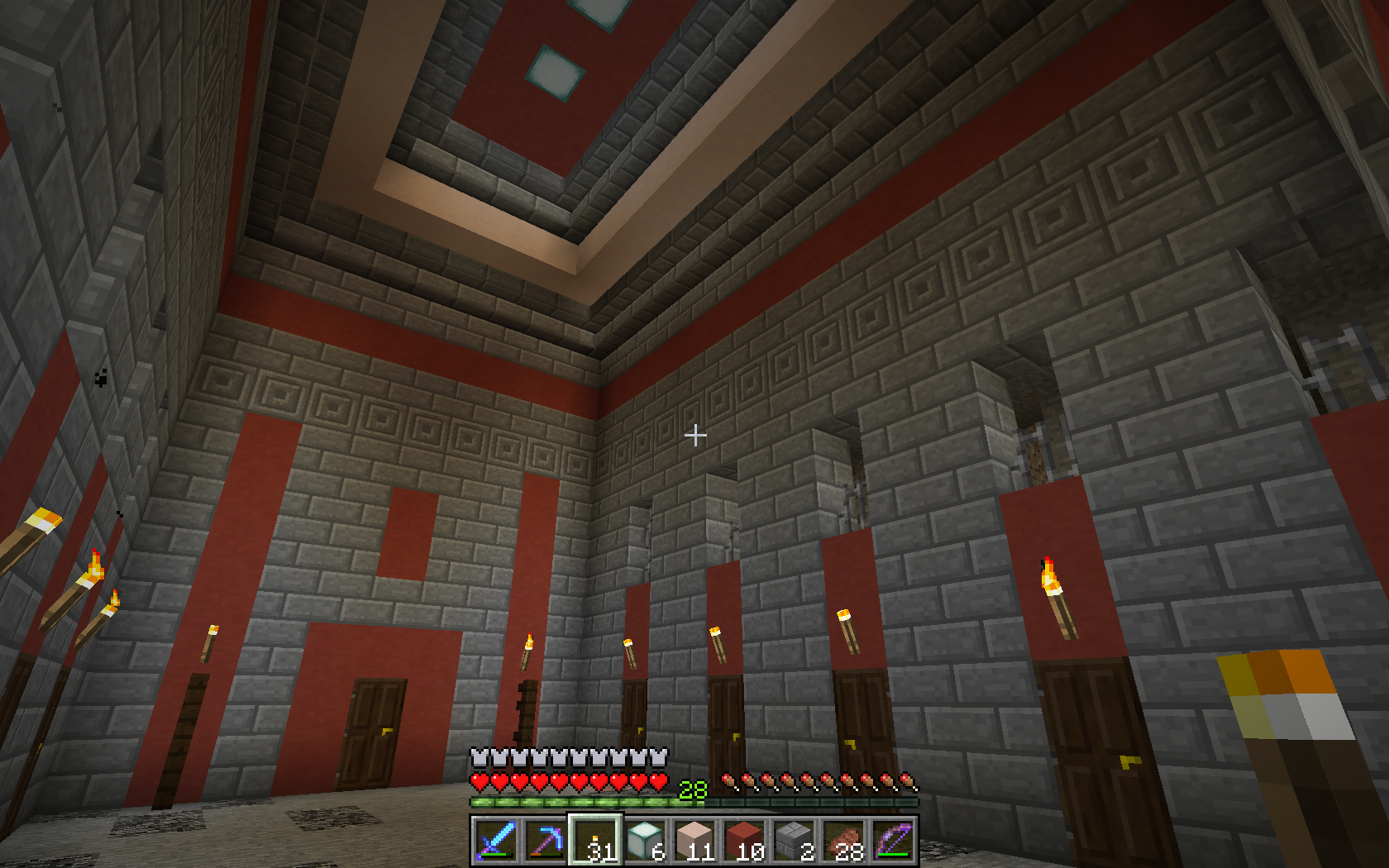Select the stone brick slot
The height and width of the screenshot is (868, 1389).
click(x=793, y=841)
